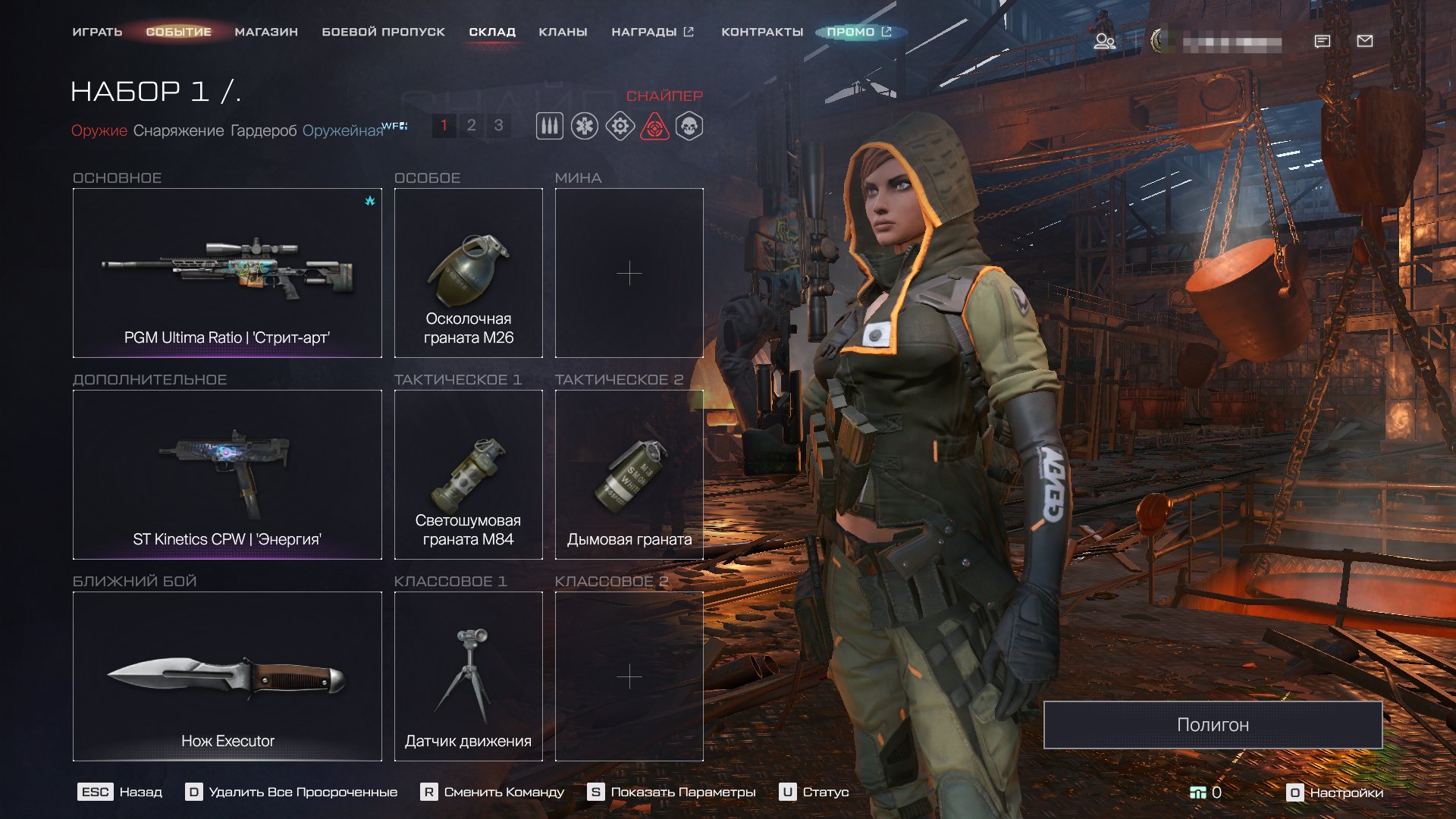
Task: Open the mail envelope icon
Action: click(1364, 41)
